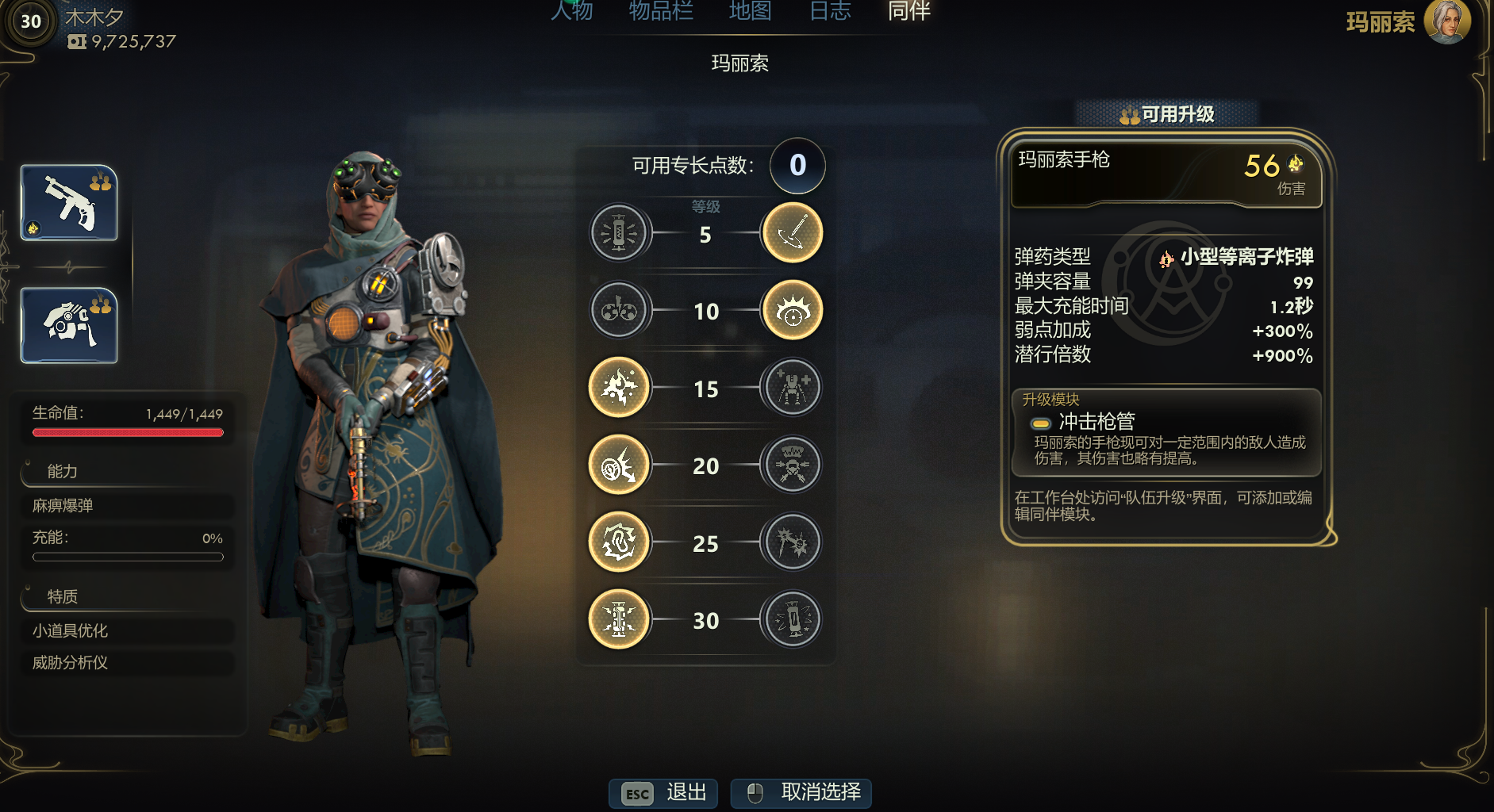Click the 冲击枪管 module pill icon

click(1039, 423)
